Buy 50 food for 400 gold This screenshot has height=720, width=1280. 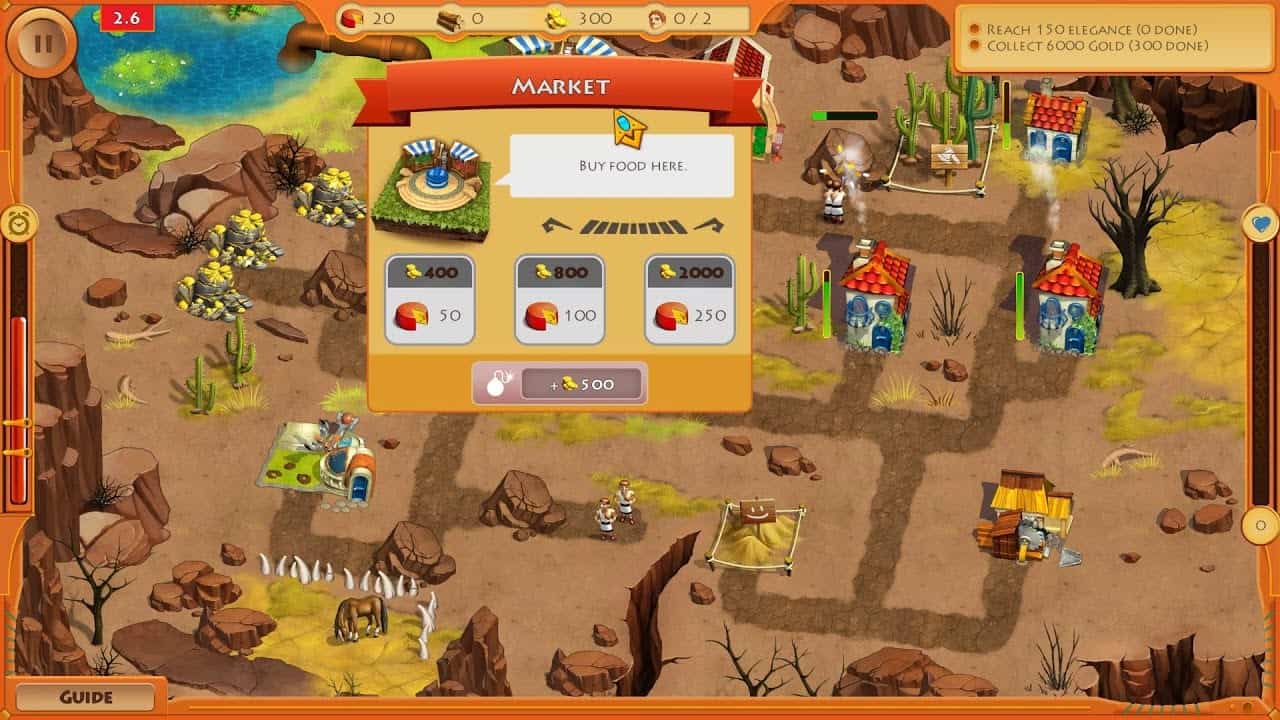430,297
